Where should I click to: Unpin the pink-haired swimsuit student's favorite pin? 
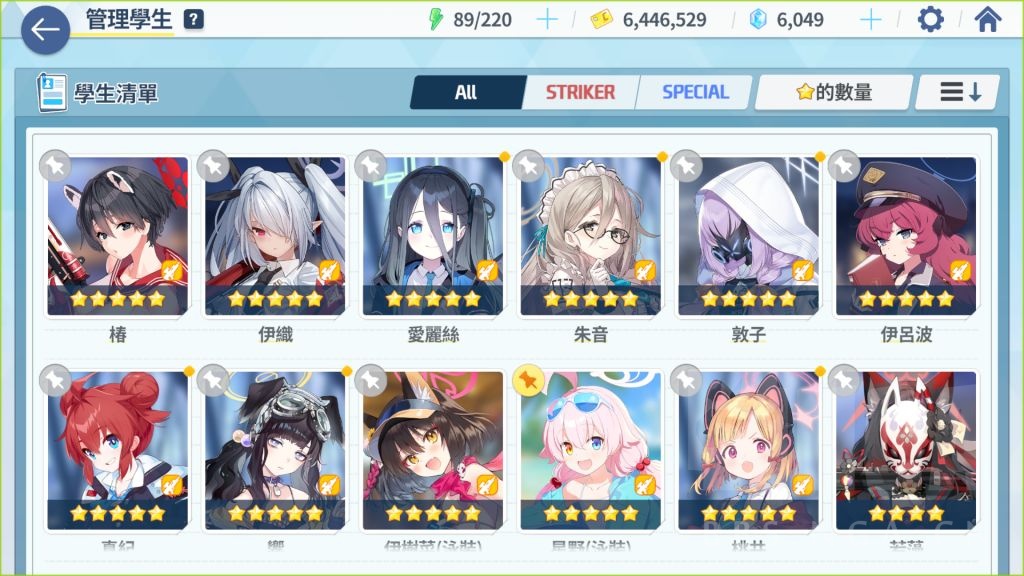coord(528,380)
